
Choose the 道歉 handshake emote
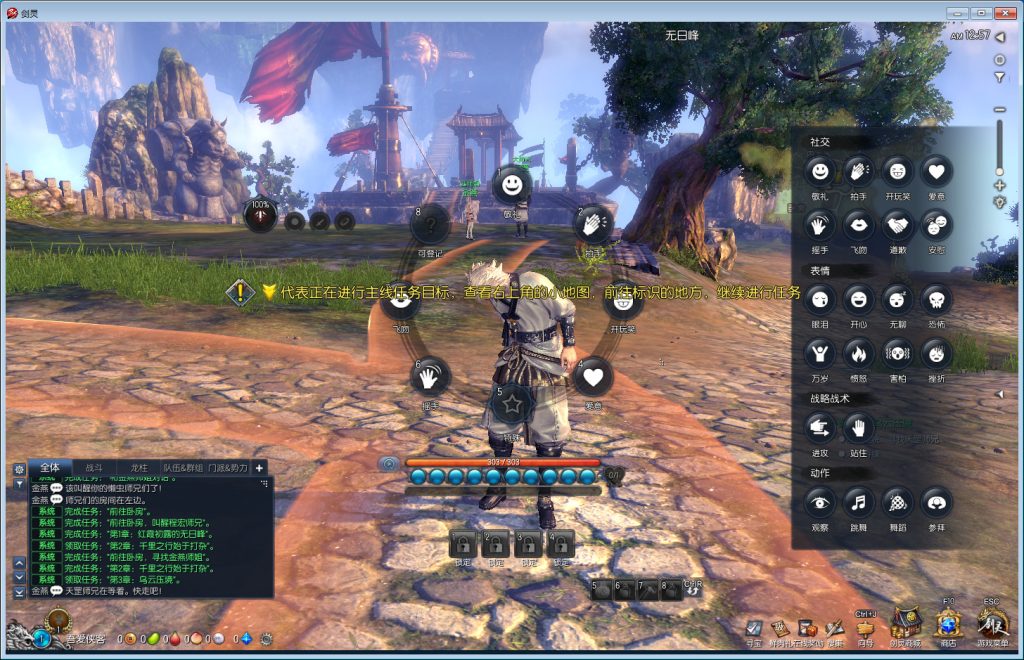coord(897,225)
